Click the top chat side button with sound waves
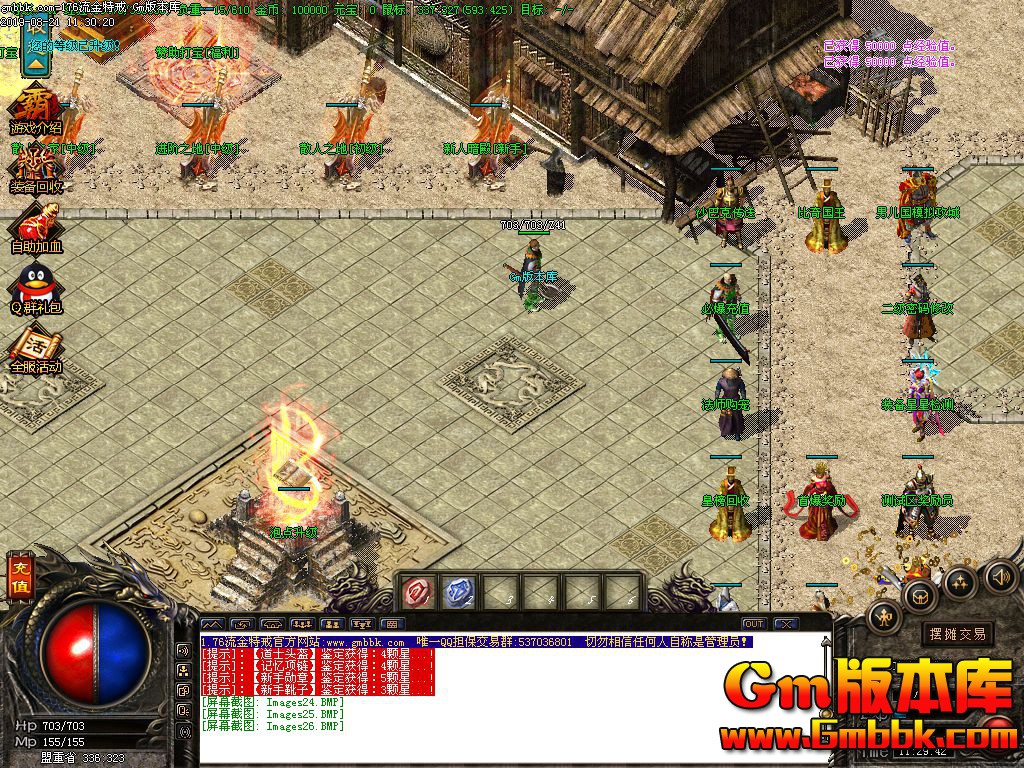The width and height of the screenshot is (1024, 768). 184,648
